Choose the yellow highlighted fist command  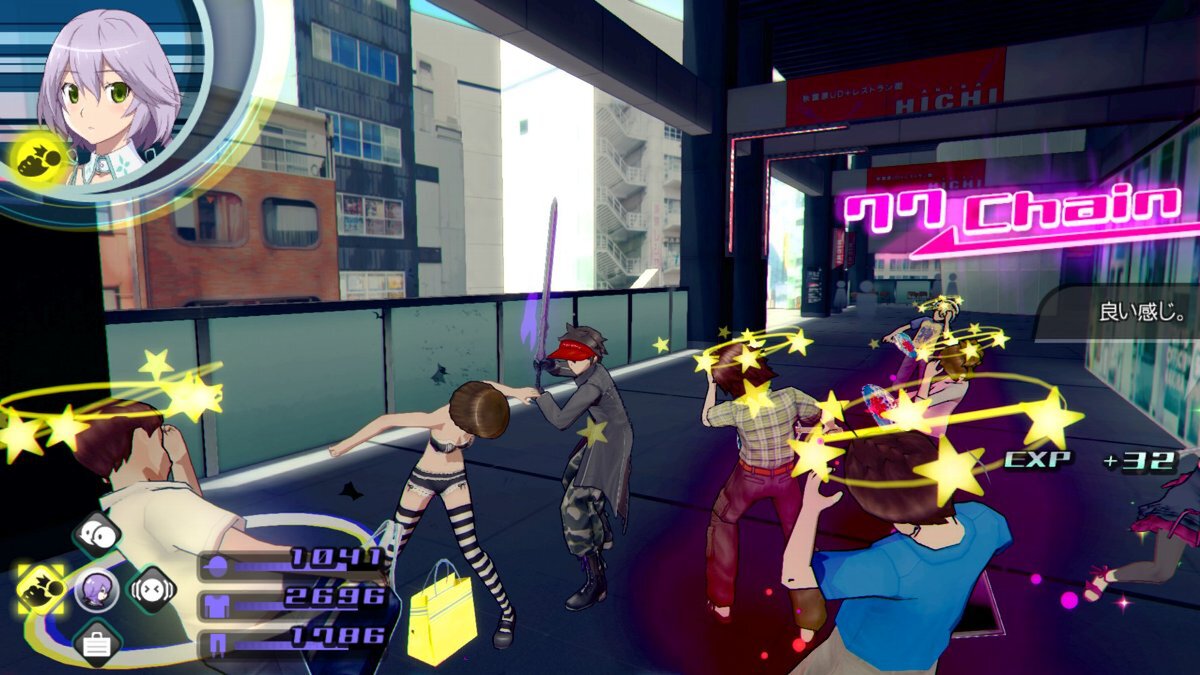[41, 589]
